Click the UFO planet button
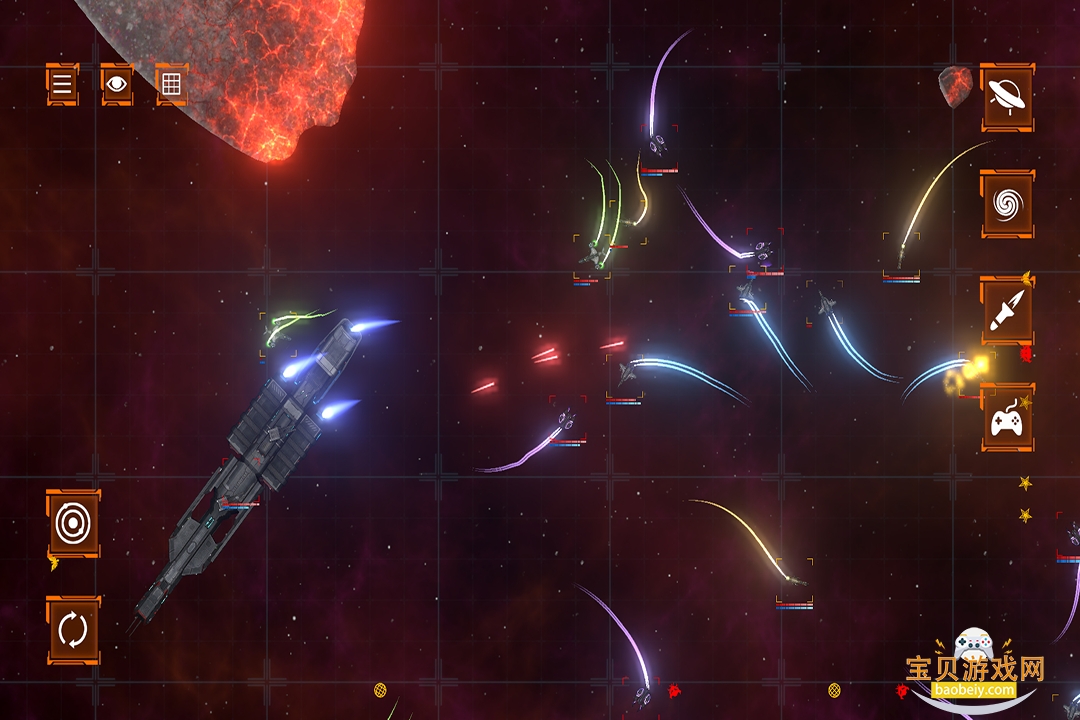Screen dimensions: 1080x720 [x=1006, y=96]
